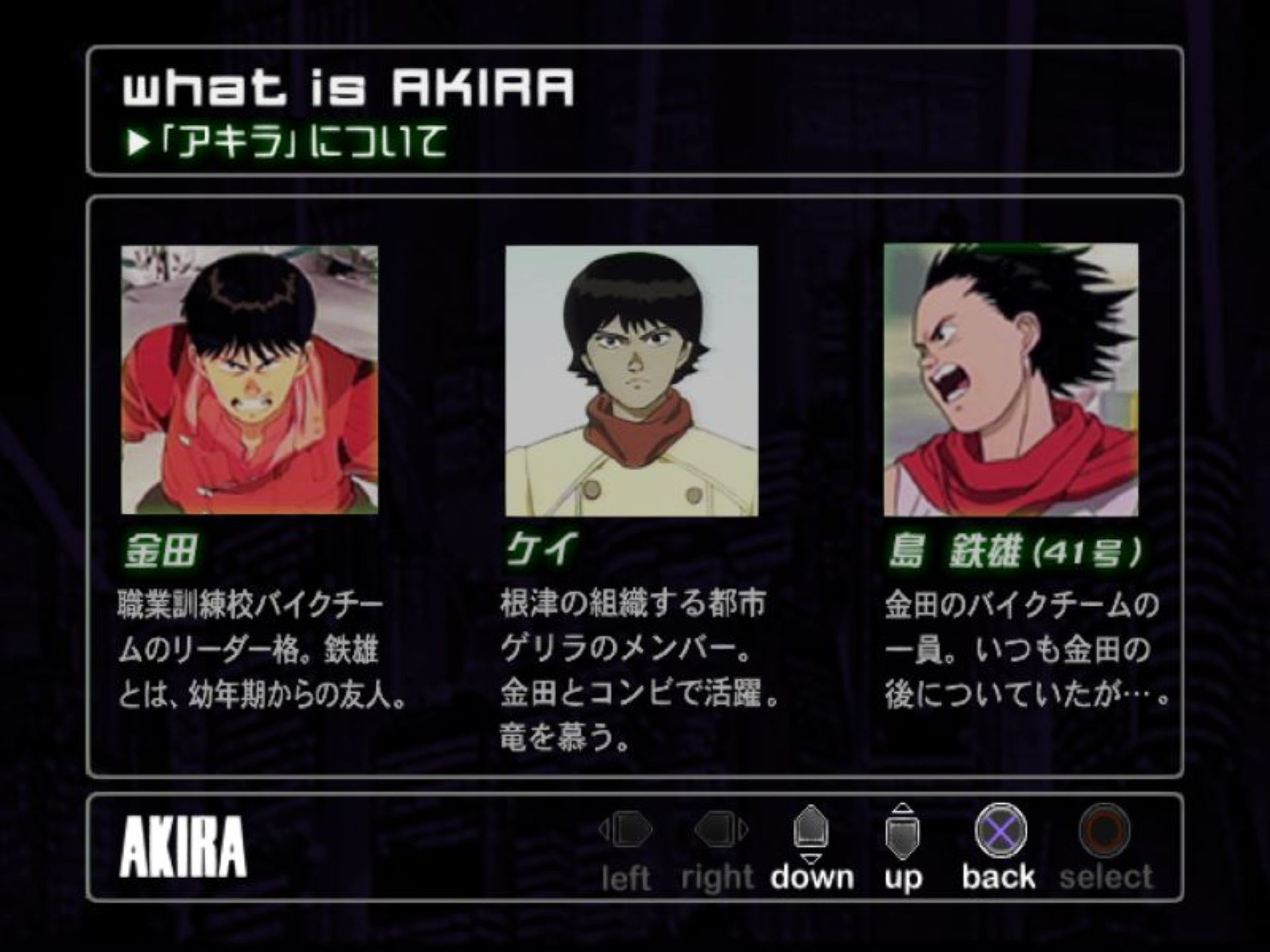Choose Kaneda's portrait in red jacket
The image size is (1270, 952).
tap(249, 379)
